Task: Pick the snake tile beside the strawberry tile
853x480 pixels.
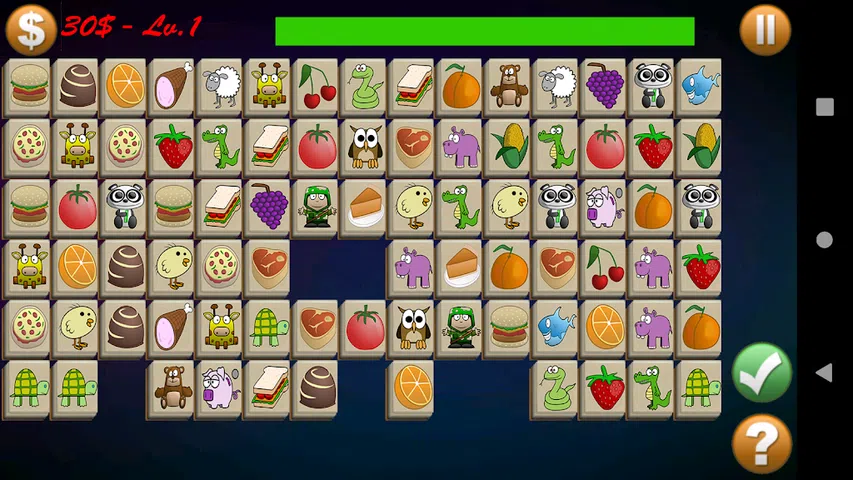Action: [x=556, y=388]
